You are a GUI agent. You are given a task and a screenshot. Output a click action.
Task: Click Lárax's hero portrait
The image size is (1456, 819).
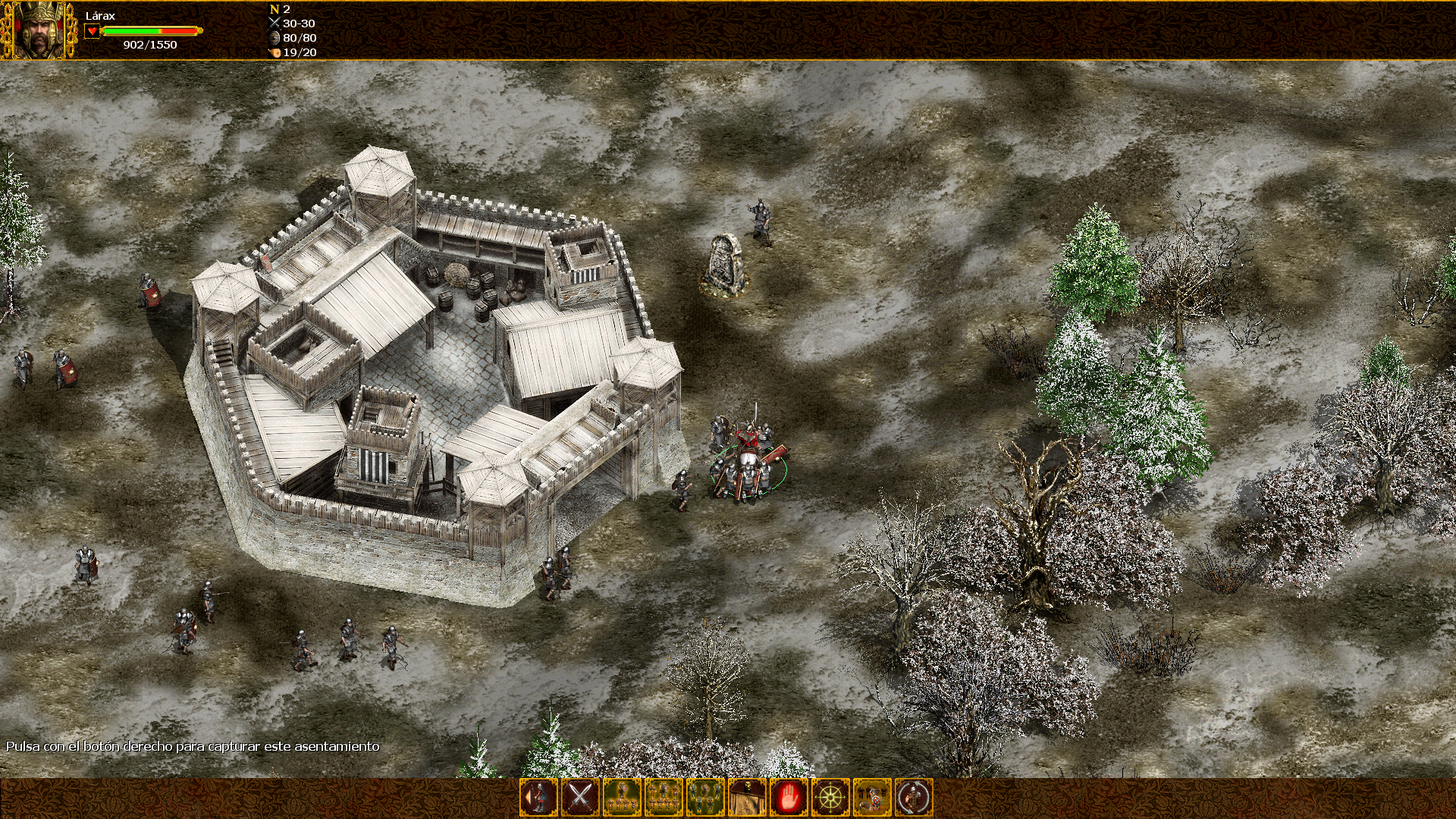point(39,30)
